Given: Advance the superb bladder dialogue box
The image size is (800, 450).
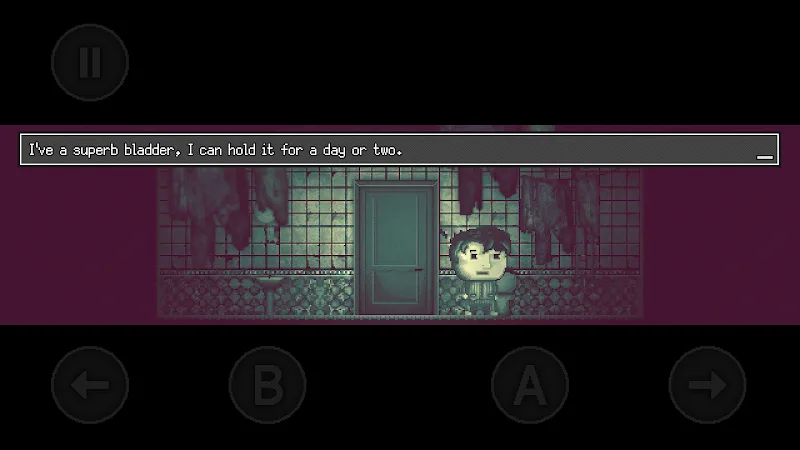Looking at the screenshot, I should point(399,150).
